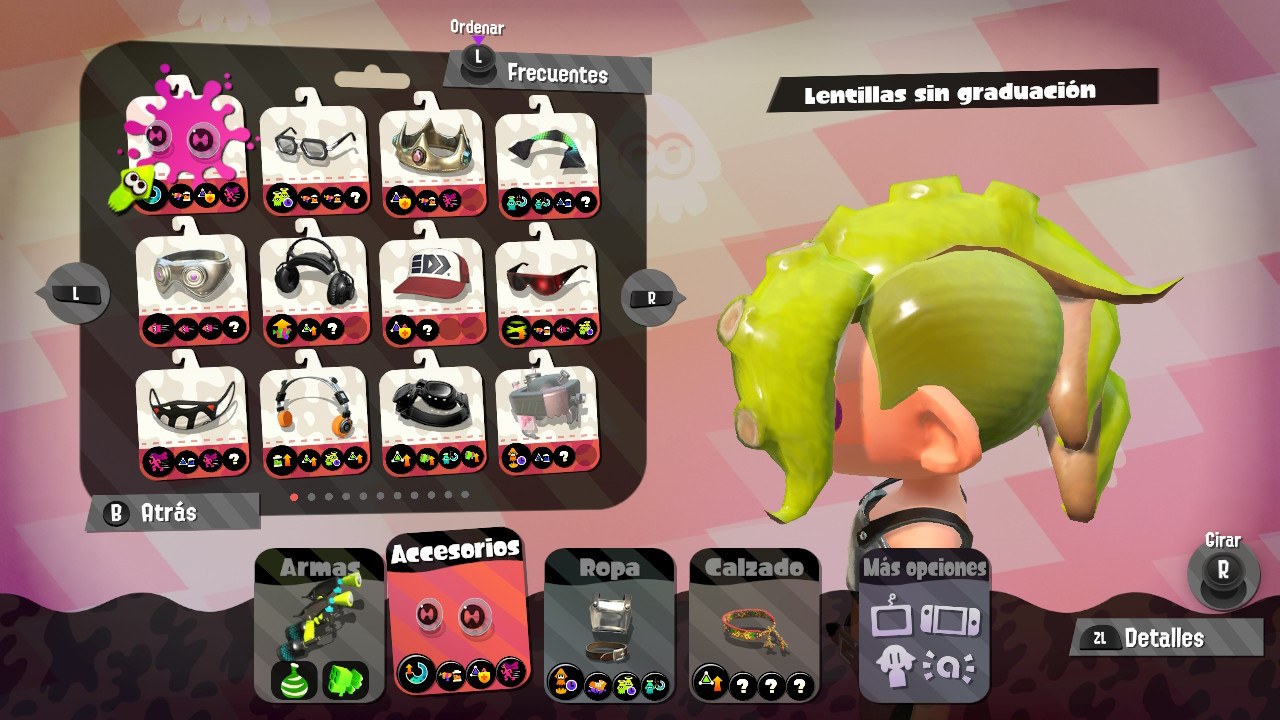1280x720 pixels.
Task: Select the black DJ headphones
Action: pos(312,280)
